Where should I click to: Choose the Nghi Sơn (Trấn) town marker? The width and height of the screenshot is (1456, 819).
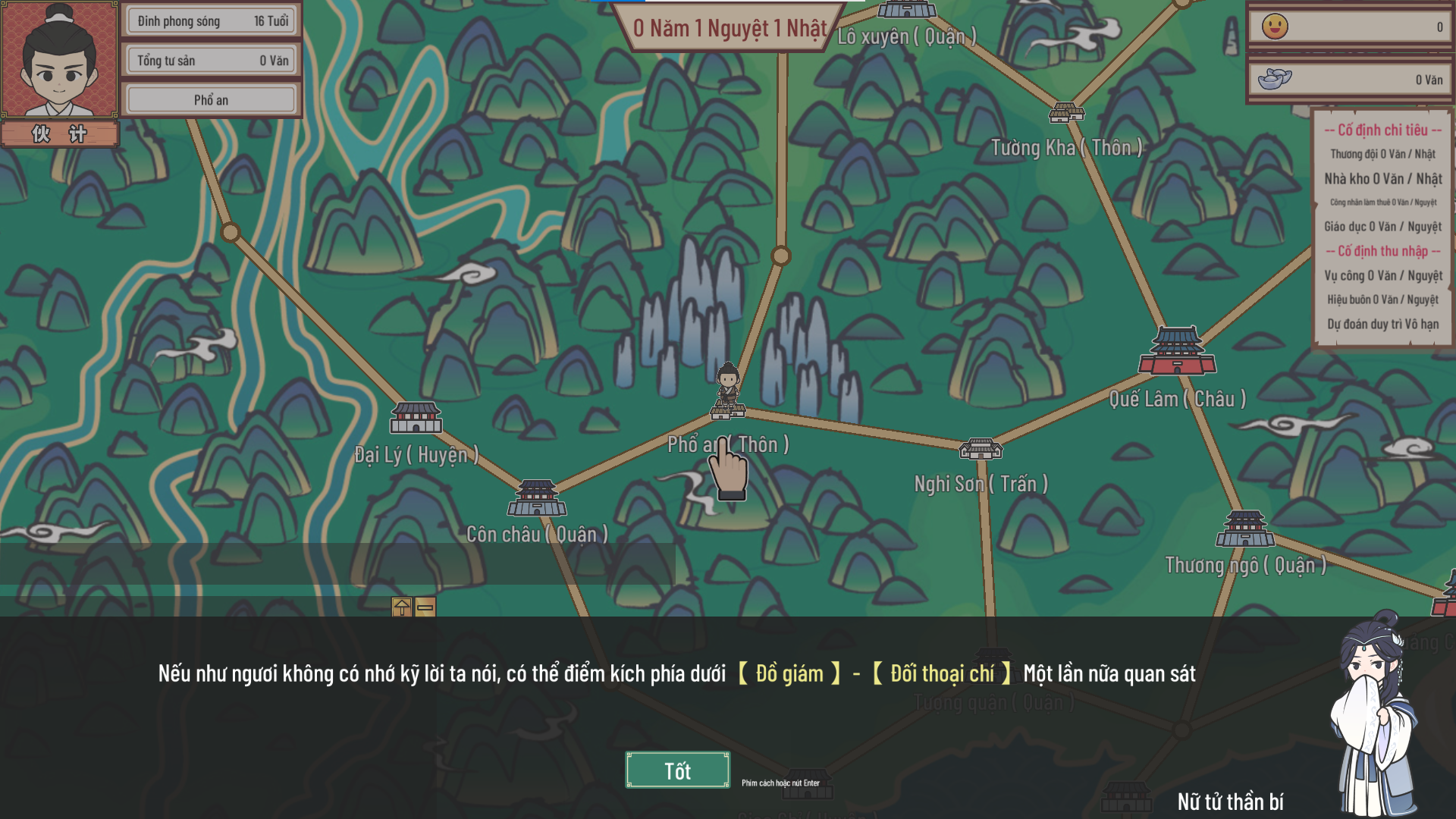click(x=981, y=450)
